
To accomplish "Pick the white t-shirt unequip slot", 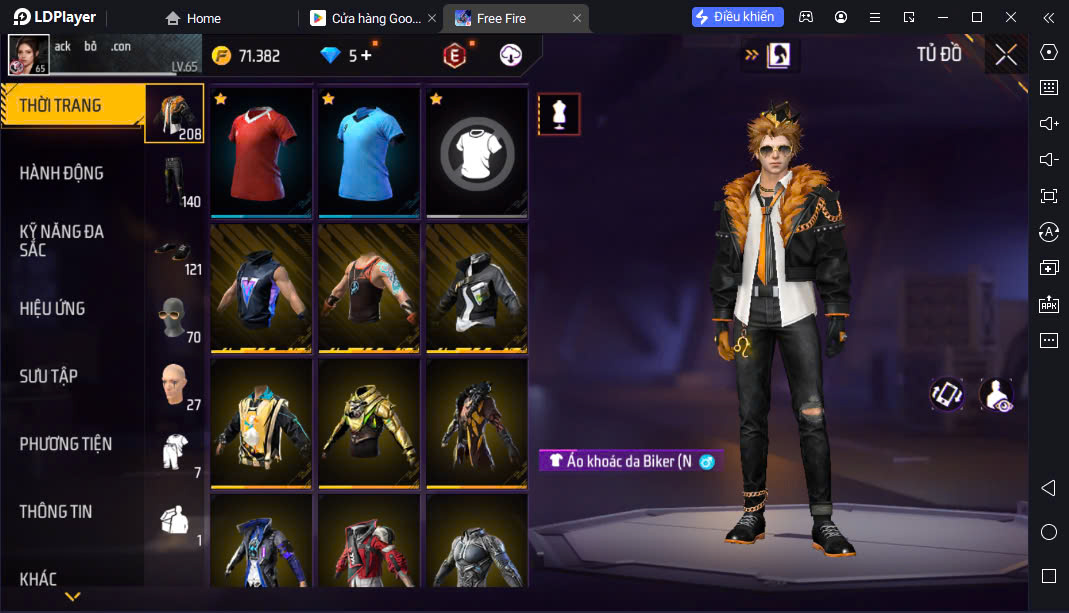I will (x=477, y=152).
